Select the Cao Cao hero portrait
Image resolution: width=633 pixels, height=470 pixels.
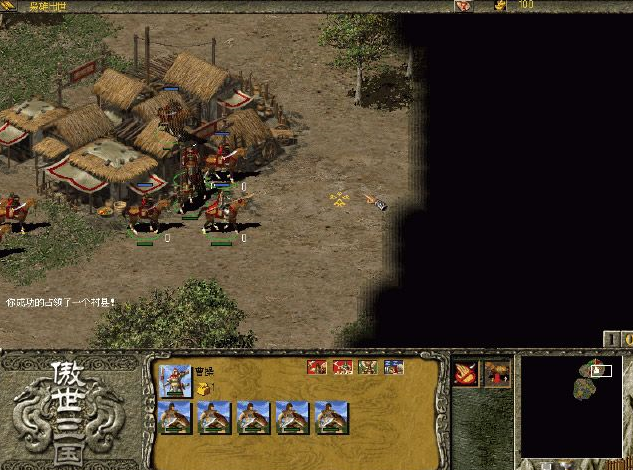pyautogui.click(x=176, y=380)
